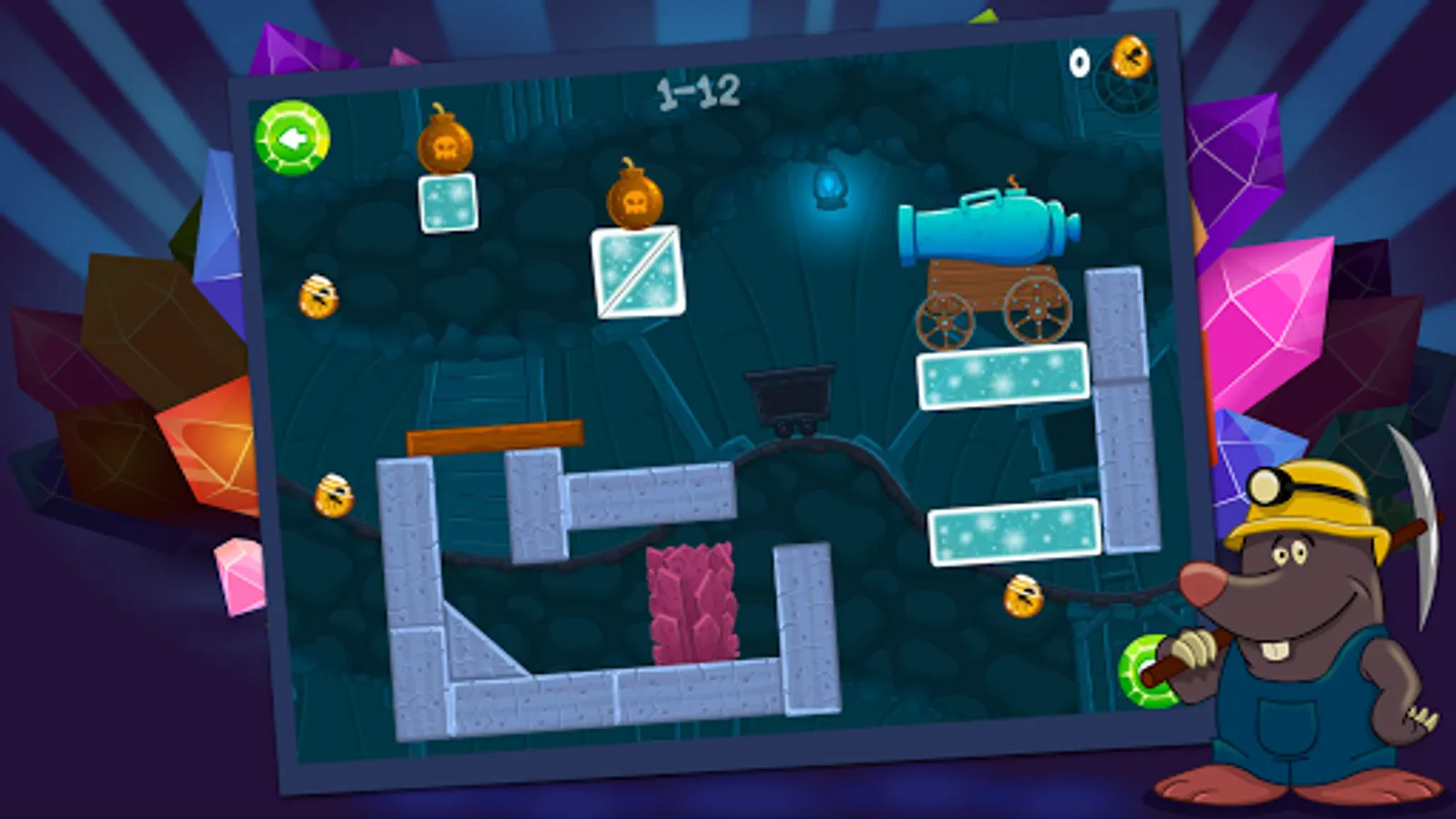Tap the coin counter in the top right corner
The height and width of the screenshot is (819, 1456).
coord(1106,59)
